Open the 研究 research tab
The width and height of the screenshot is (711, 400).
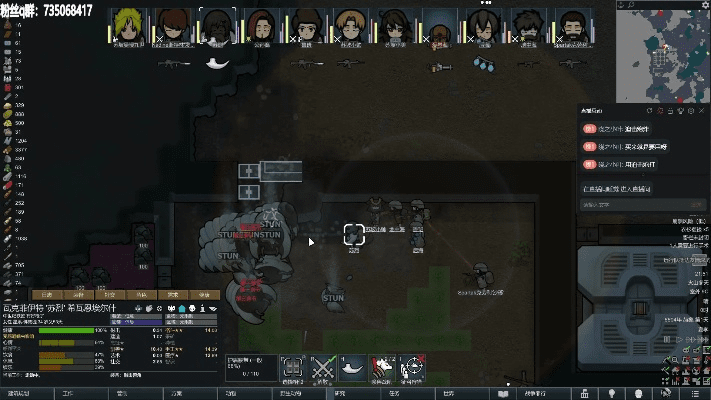[x=339, y=394]
